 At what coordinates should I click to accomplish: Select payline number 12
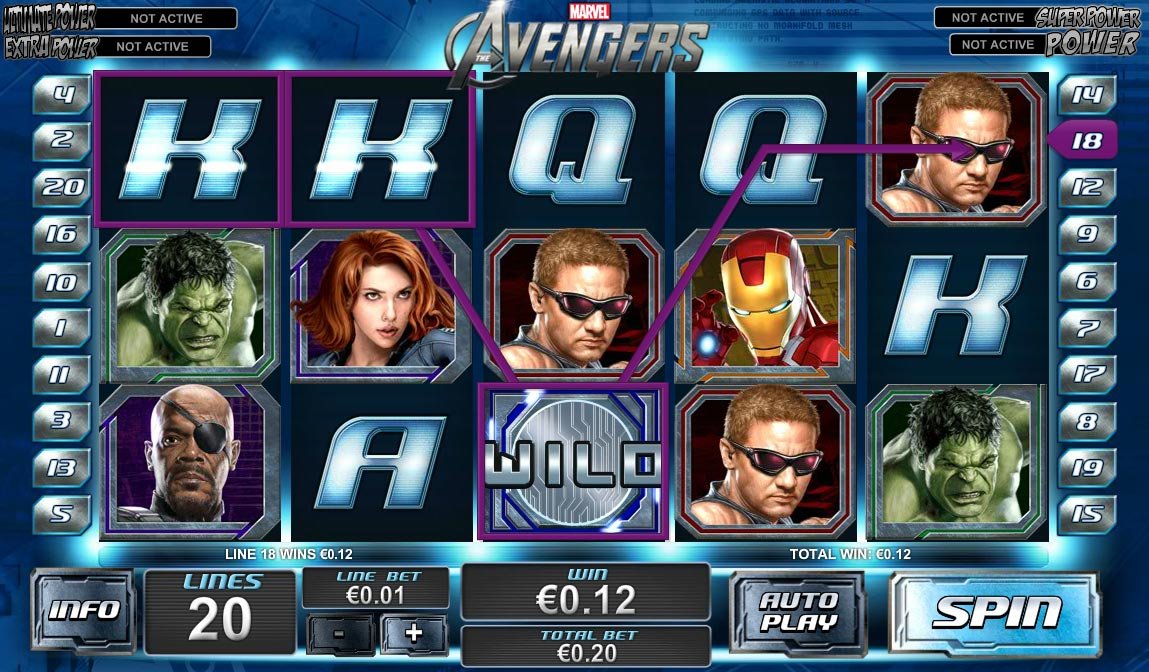1086,187
